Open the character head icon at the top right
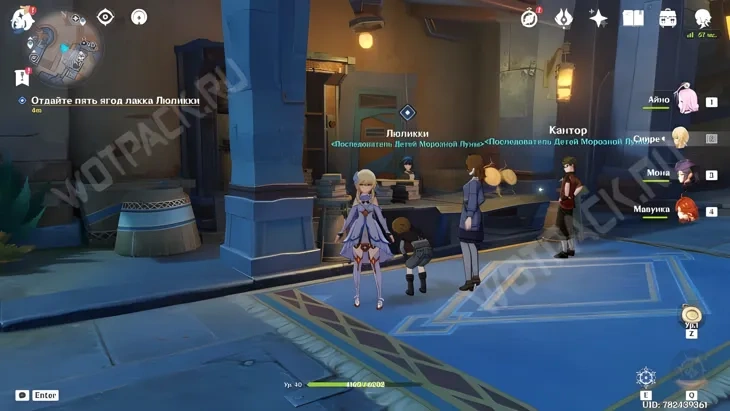This screenshot has height=411, width=730. (x=703, y=18)
